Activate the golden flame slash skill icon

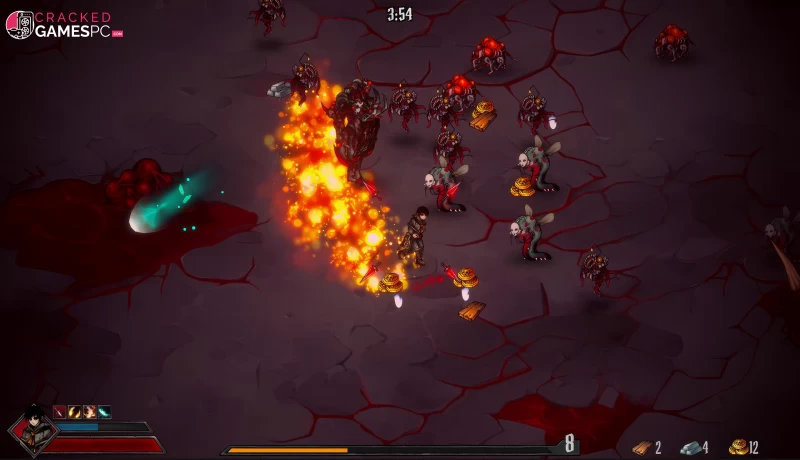click(x=74, y=411)
